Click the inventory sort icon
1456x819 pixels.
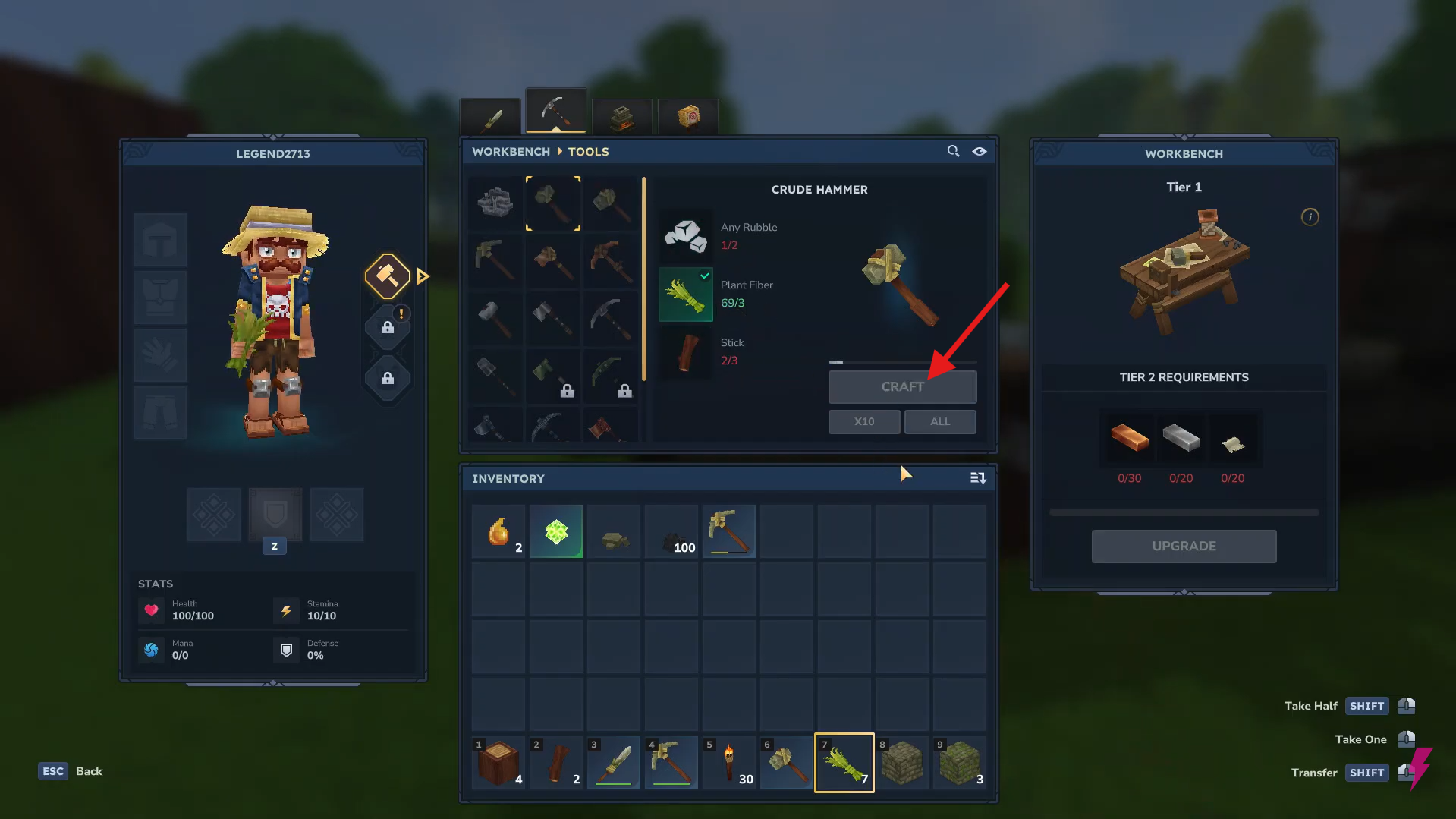pos(977,478)
